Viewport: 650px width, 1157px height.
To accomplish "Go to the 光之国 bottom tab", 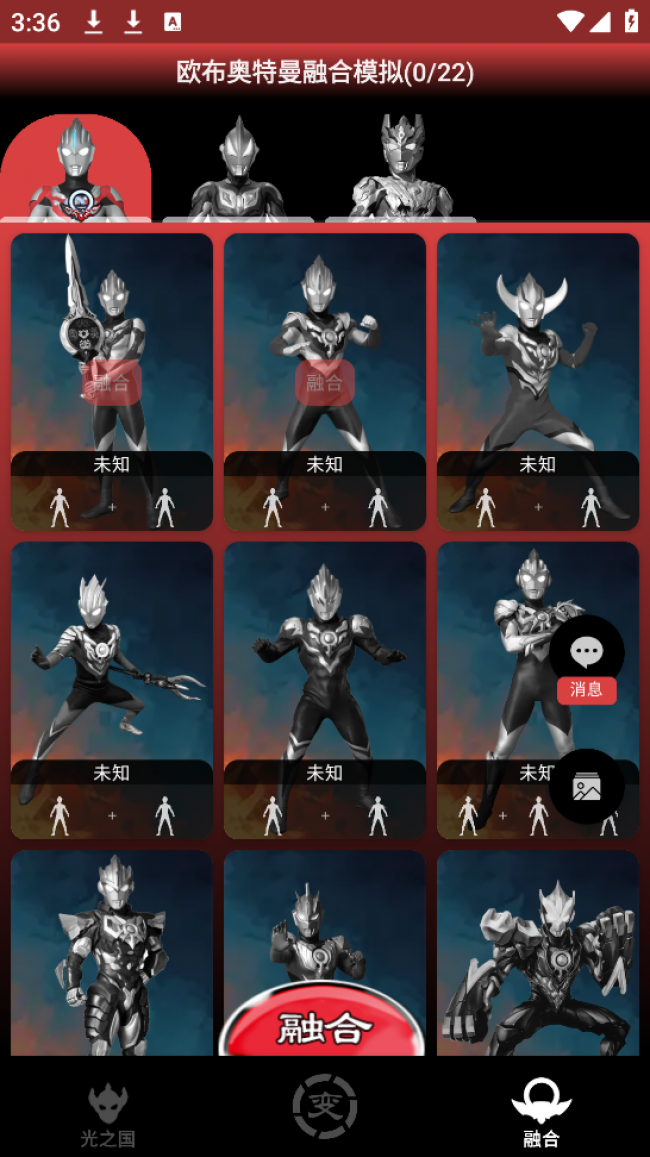I will [108, 1112].
